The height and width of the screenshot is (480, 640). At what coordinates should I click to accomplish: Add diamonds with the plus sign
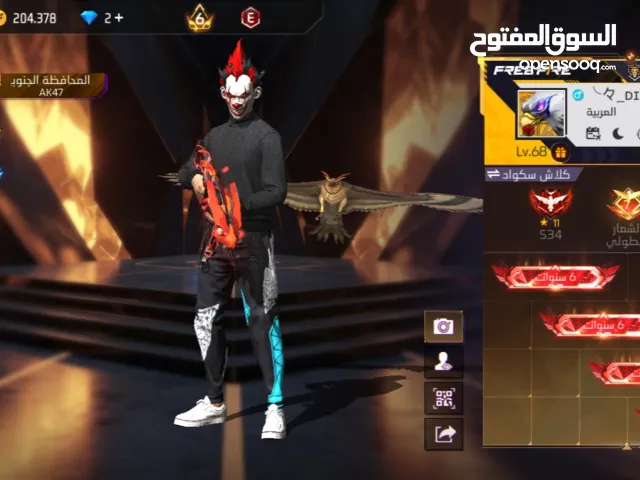(x=119, y=18)
